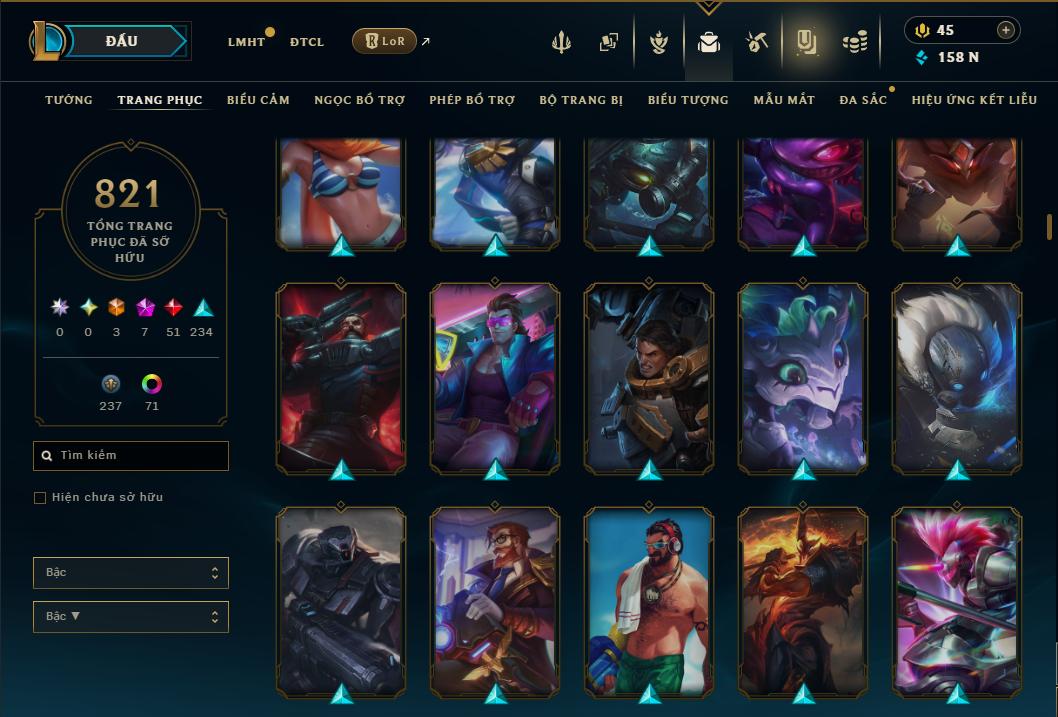This screenshot has height=717, width=1058.
Task: Open the coin stack store icon
Action: pos(854,42)
